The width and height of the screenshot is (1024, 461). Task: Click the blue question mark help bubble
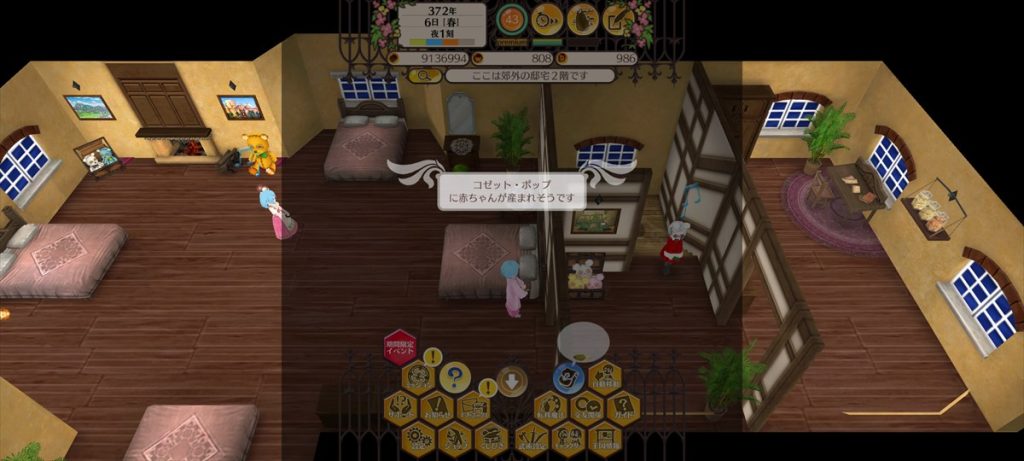[x=455, y=377]
